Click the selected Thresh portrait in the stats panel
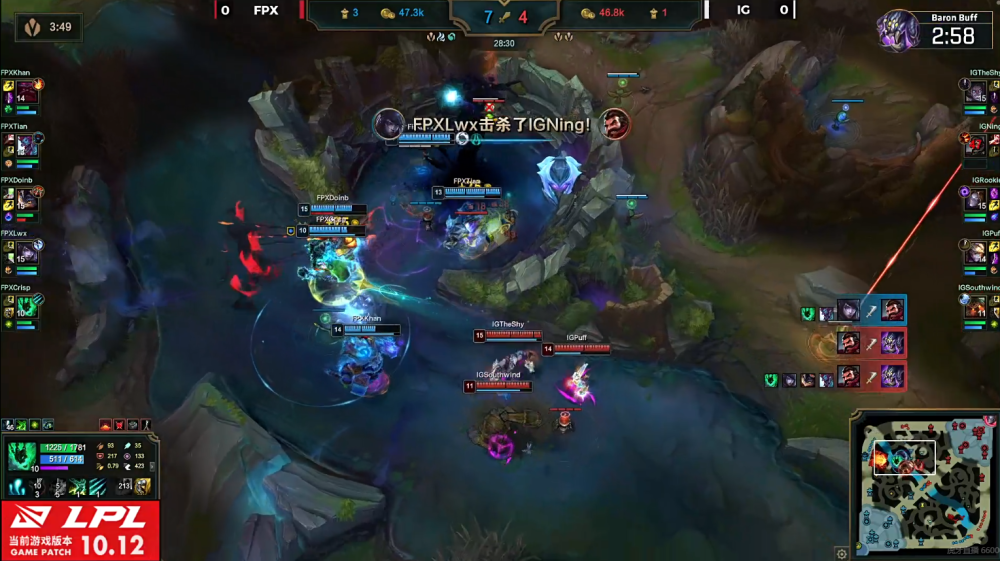1000x561 pixels. point(22,455)
